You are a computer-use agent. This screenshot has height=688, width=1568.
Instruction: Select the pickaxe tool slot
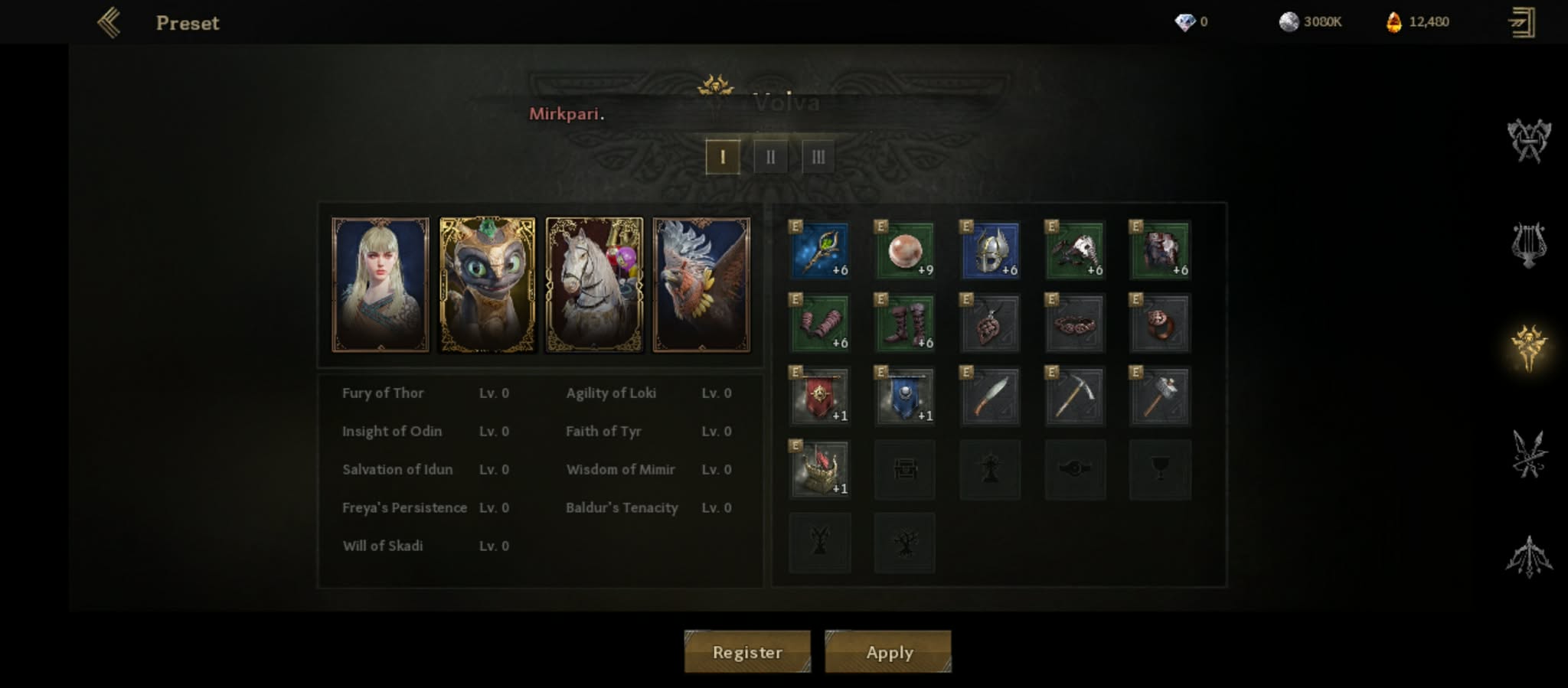click(x=1075, y=396)
